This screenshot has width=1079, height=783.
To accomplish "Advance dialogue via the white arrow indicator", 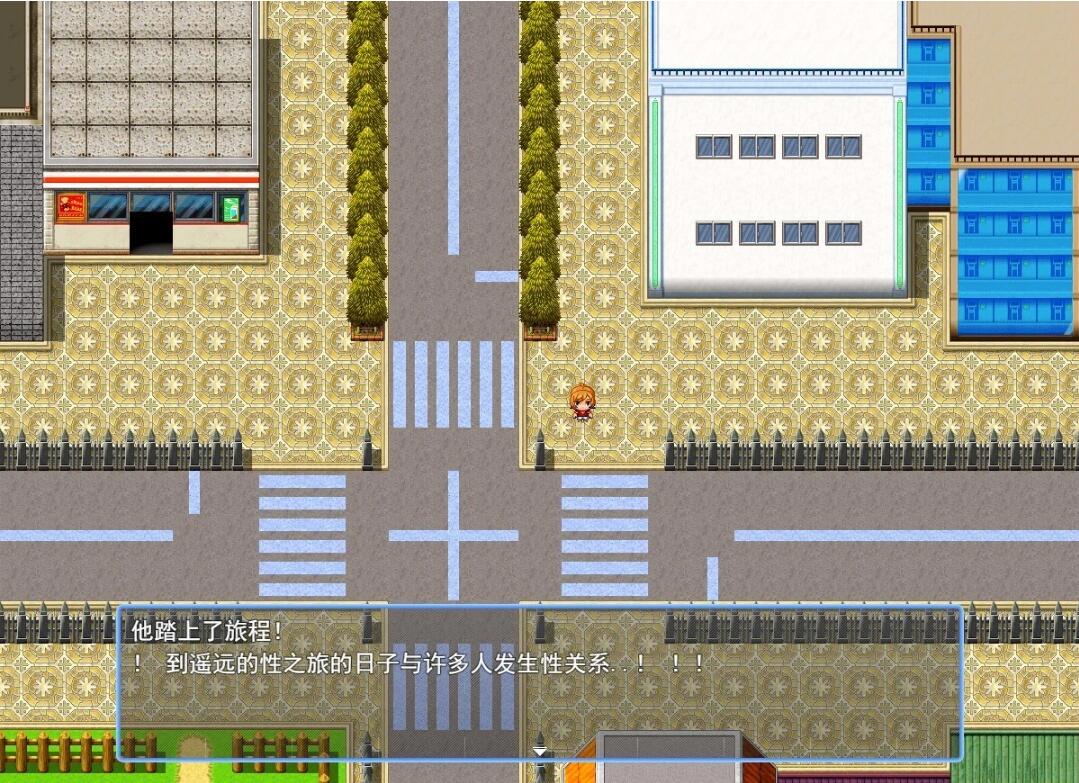I will [x=540, y=750].
